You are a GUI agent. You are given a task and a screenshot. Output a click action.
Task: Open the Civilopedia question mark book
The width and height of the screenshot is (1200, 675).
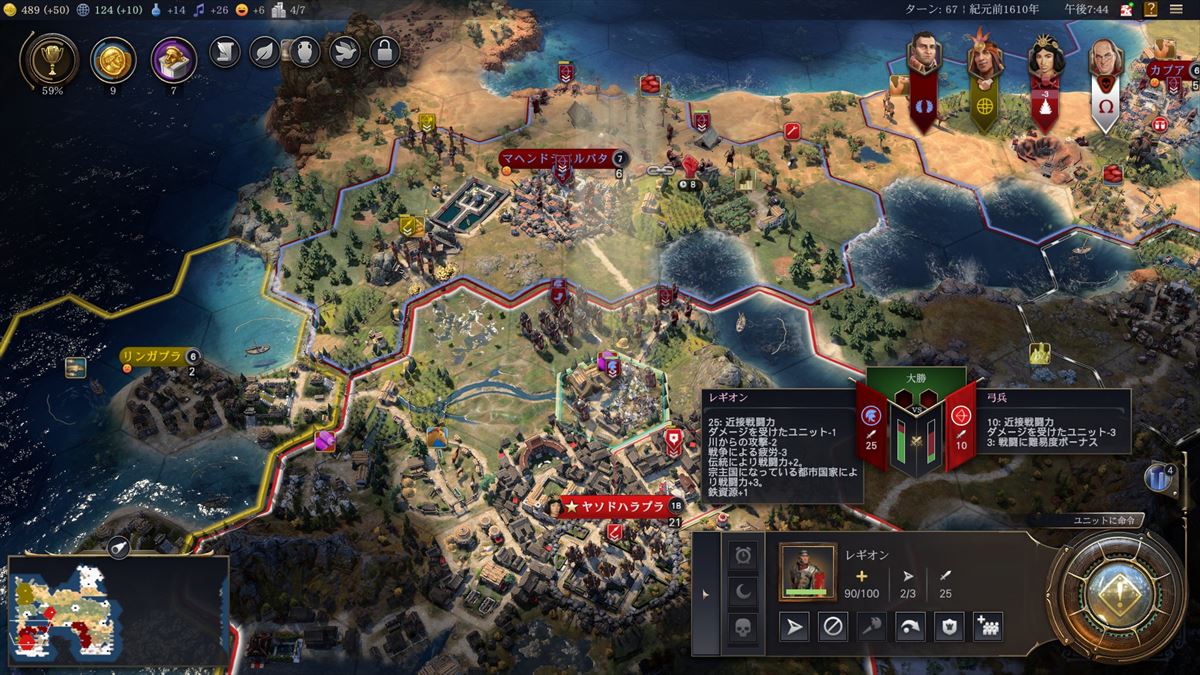[1152, 10]
